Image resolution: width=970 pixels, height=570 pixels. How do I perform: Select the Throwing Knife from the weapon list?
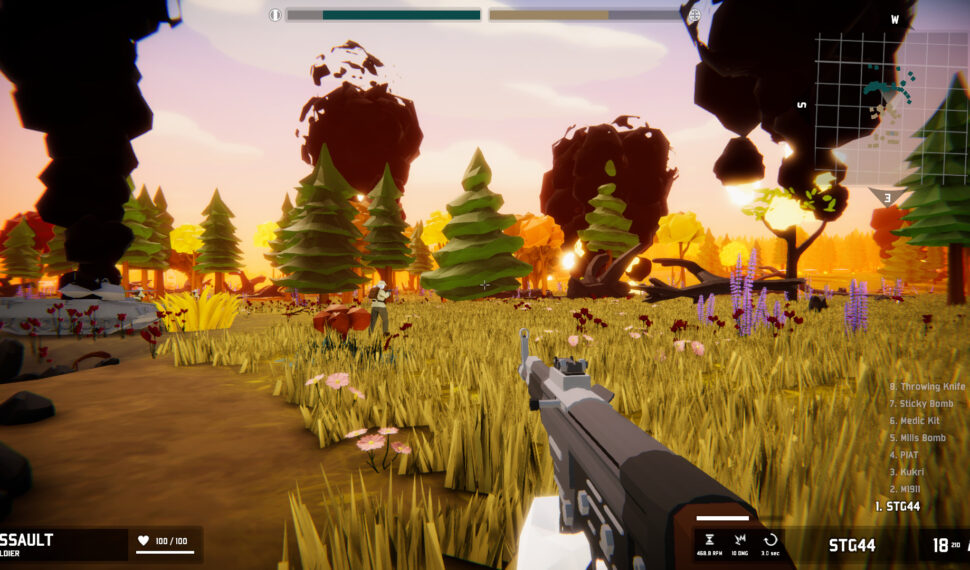coord(927,387)
